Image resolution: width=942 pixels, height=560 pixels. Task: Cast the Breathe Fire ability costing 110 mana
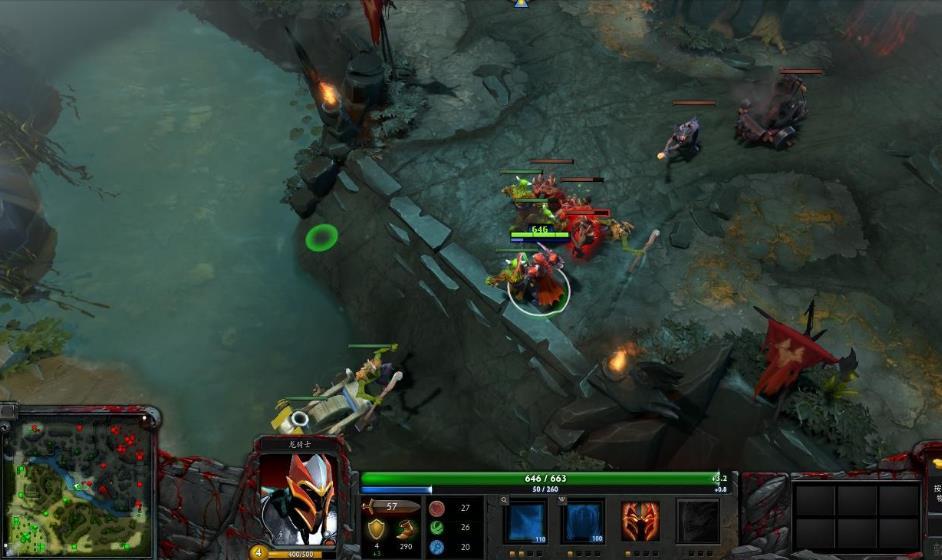pos(525,521)
